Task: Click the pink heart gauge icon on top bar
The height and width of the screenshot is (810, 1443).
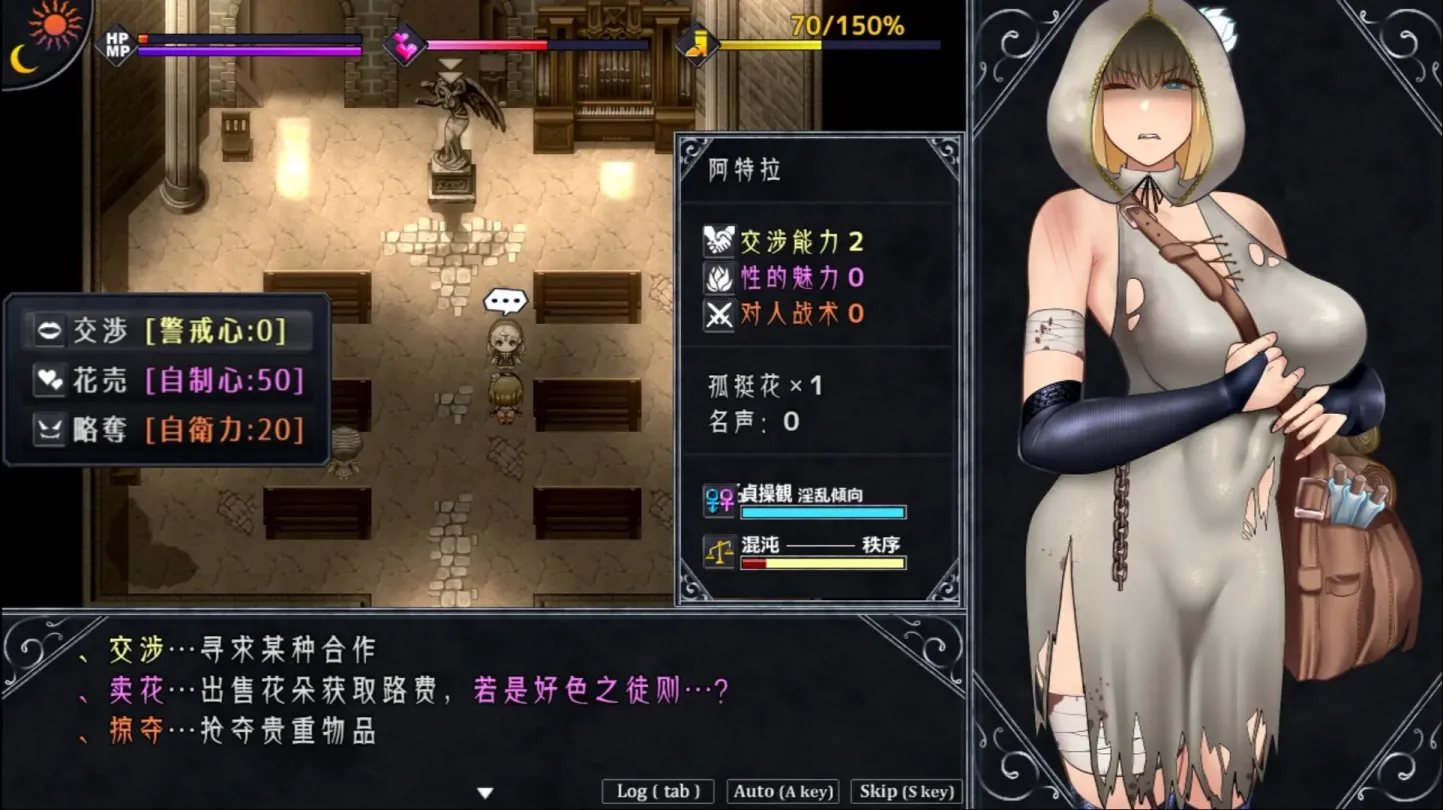Action: click(x=406, y=47)
